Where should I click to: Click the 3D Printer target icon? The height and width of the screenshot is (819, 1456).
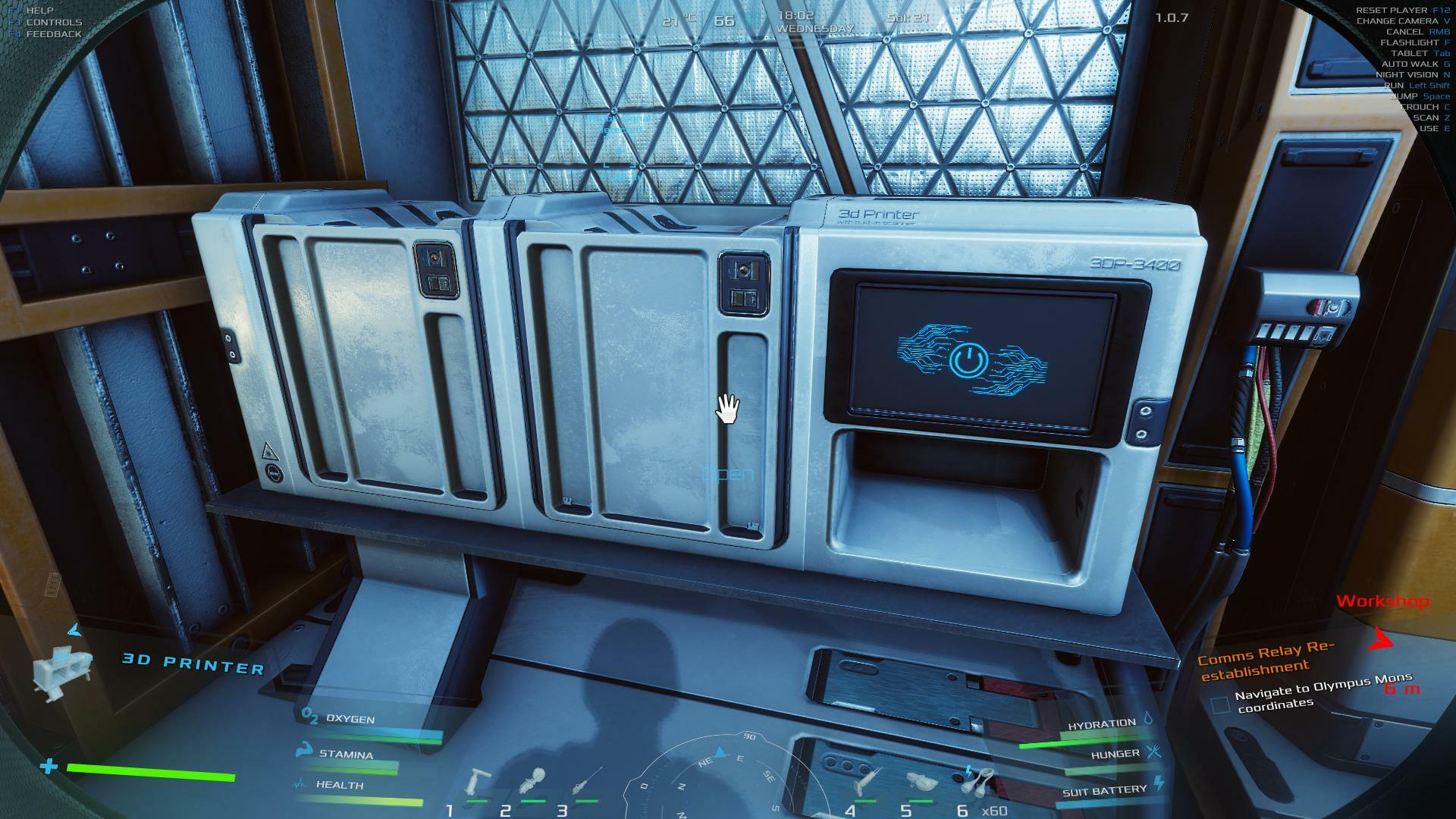tap(62, 672)
